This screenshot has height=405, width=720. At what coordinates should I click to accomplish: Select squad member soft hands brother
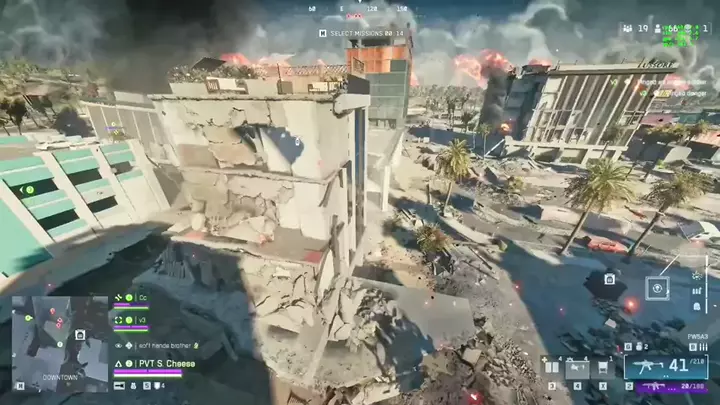click(162, 345)
